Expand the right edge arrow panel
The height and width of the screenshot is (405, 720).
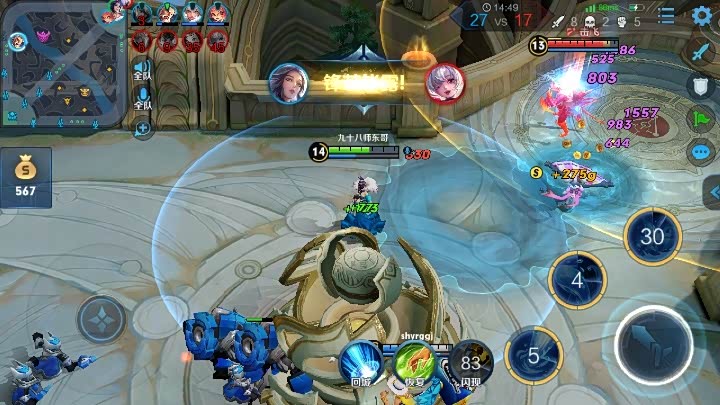(712, 192)
